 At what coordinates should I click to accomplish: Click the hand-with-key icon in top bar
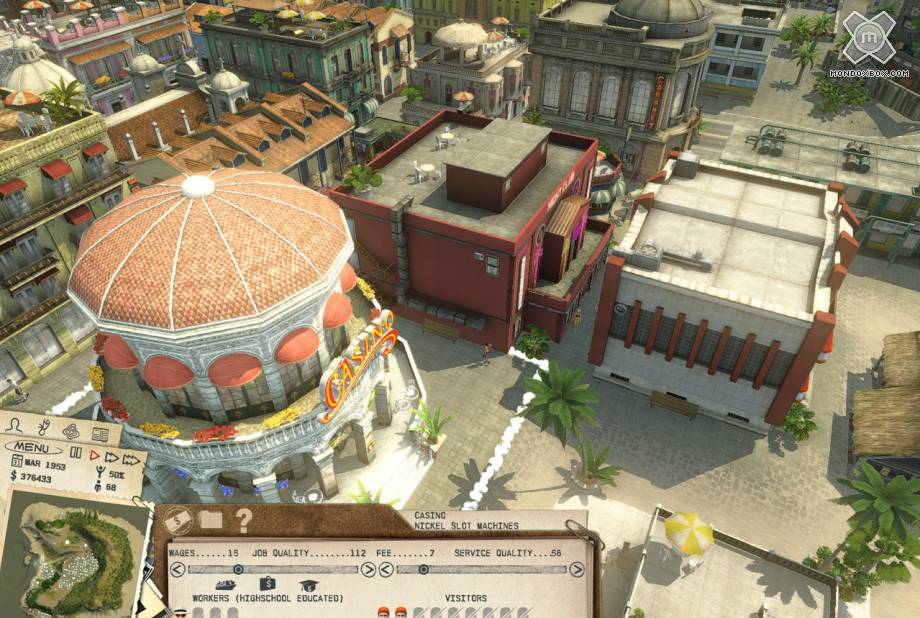[44, 428]
